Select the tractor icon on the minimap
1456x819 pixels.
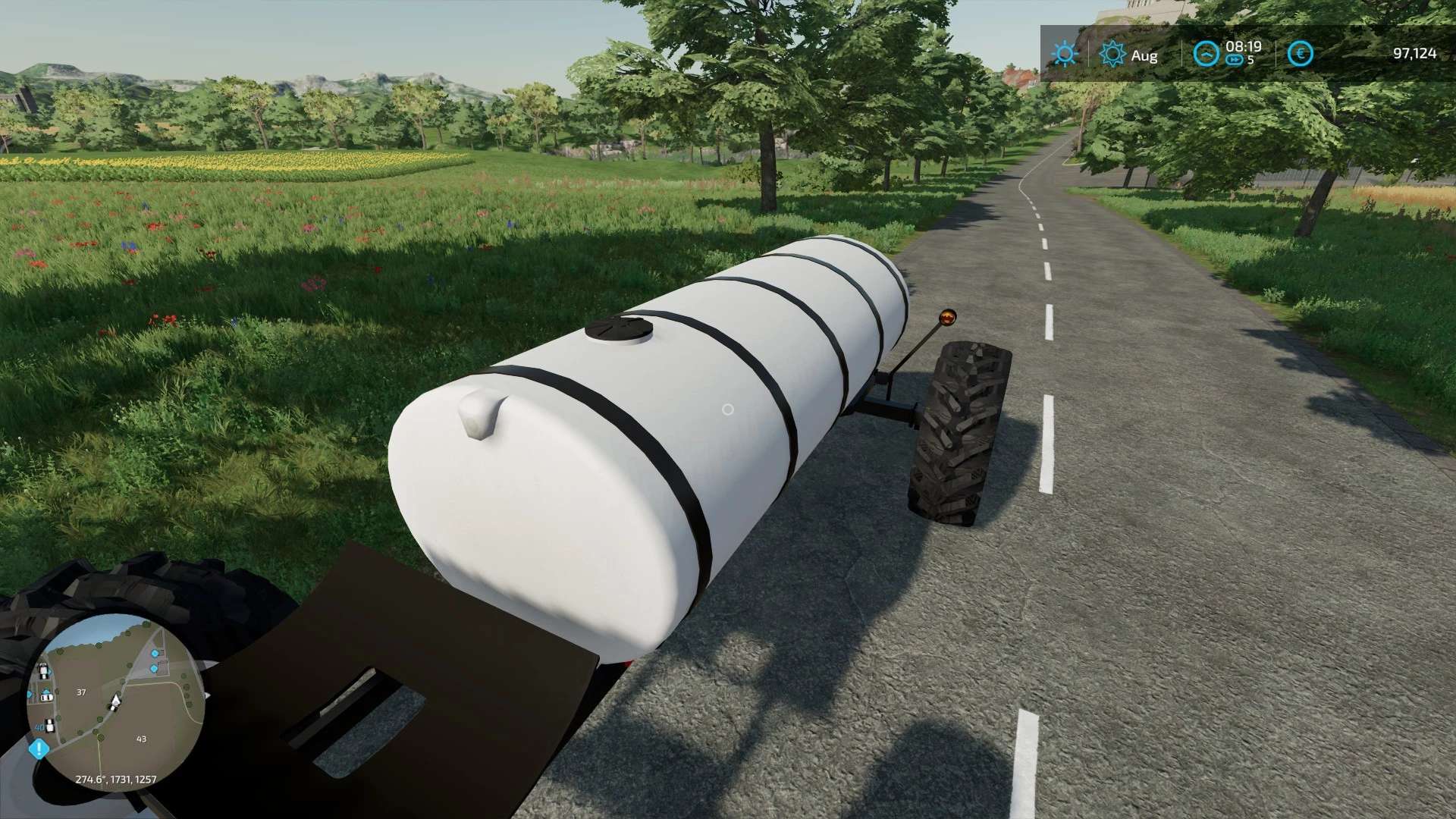pyautogui.click(x=42, y=670)
